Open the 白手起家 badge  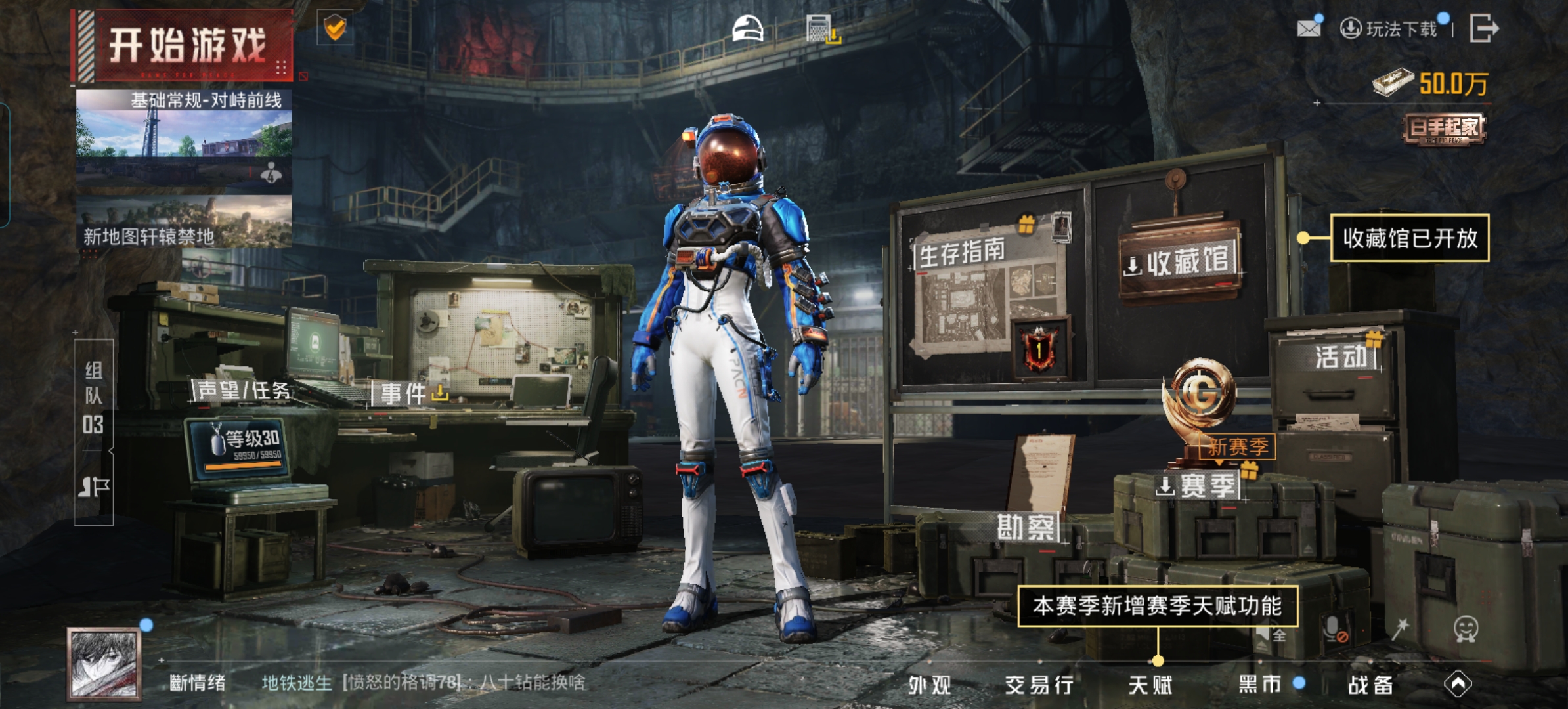[1443, 128]
